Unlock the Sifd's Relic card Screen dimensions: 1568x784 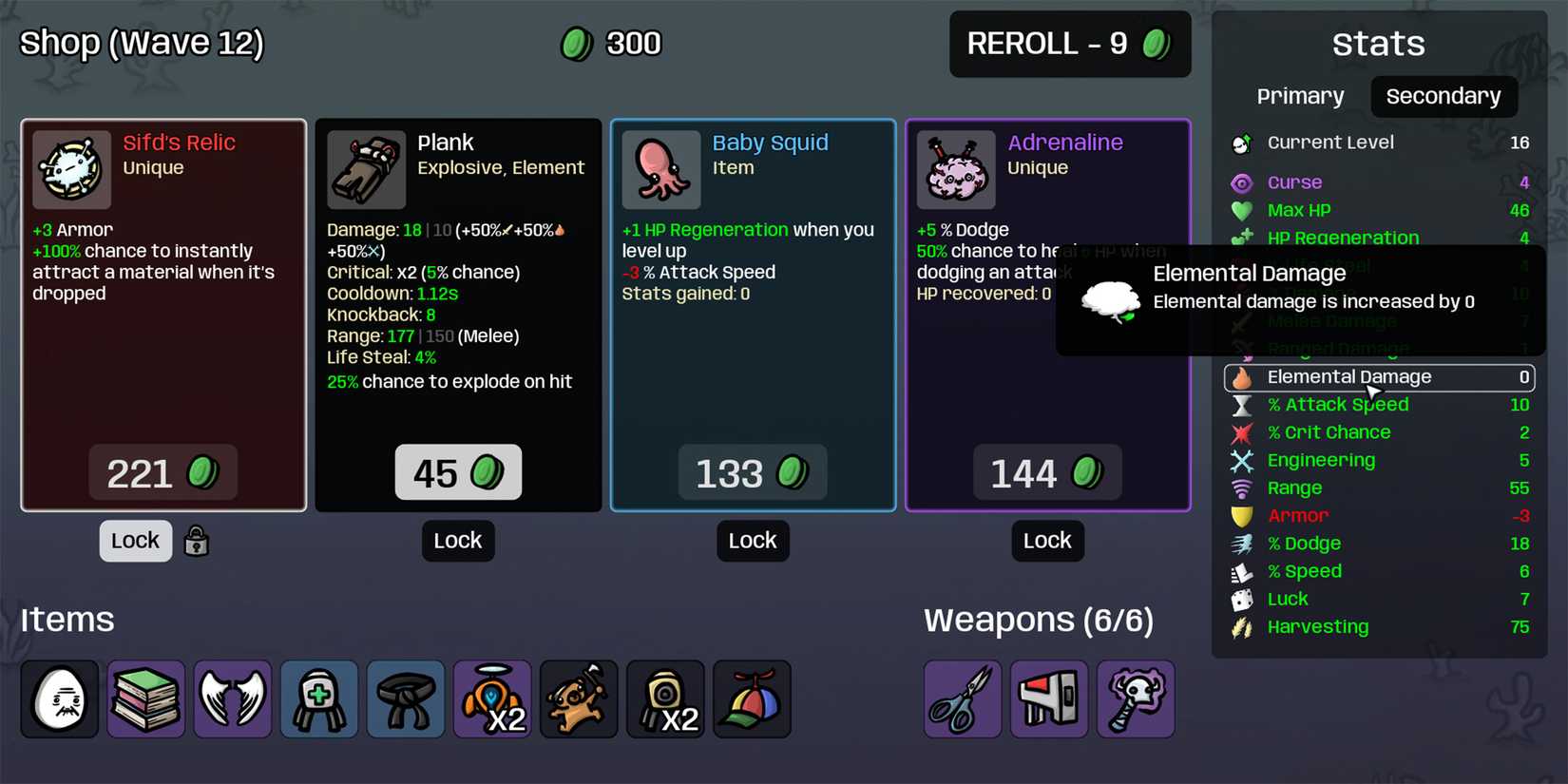(135, 541)
